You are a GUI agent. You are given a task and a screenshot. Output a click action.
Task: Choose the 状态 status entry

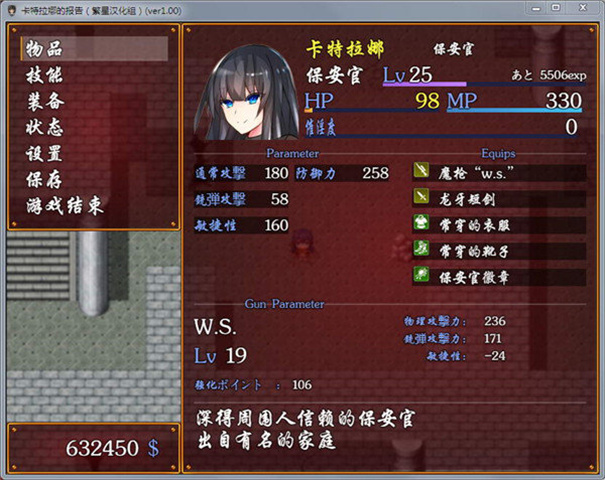click(x=46, y=127)
